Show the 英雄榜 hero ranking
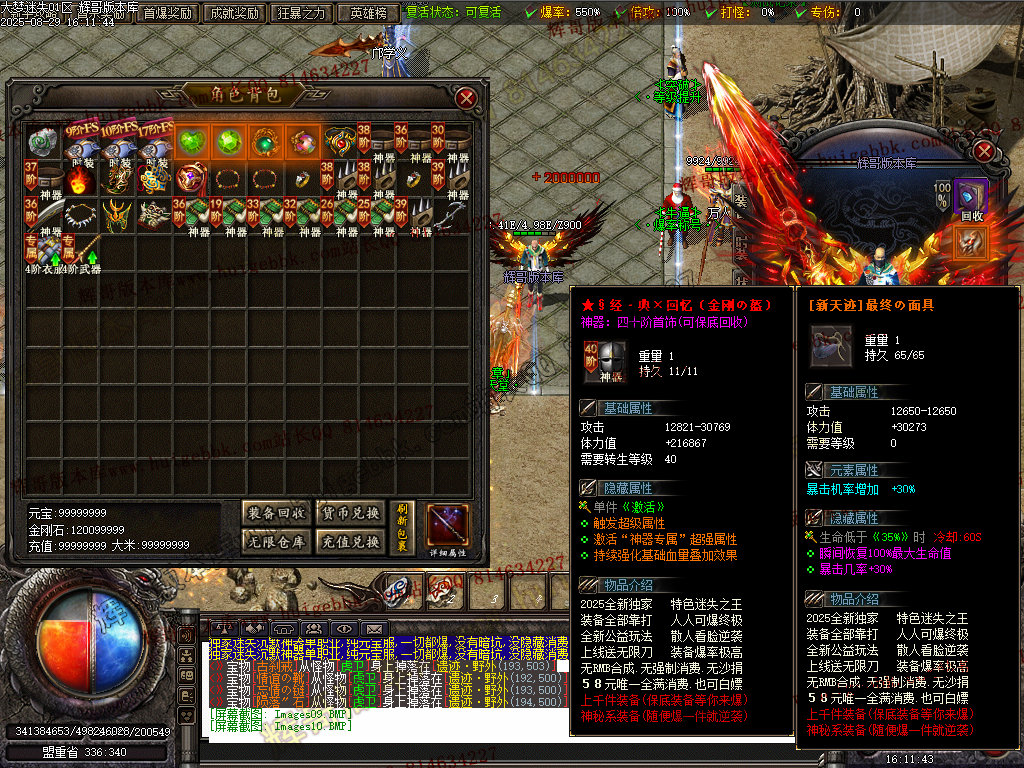This screenshot has width=1024, height=768. coord(369,13)
